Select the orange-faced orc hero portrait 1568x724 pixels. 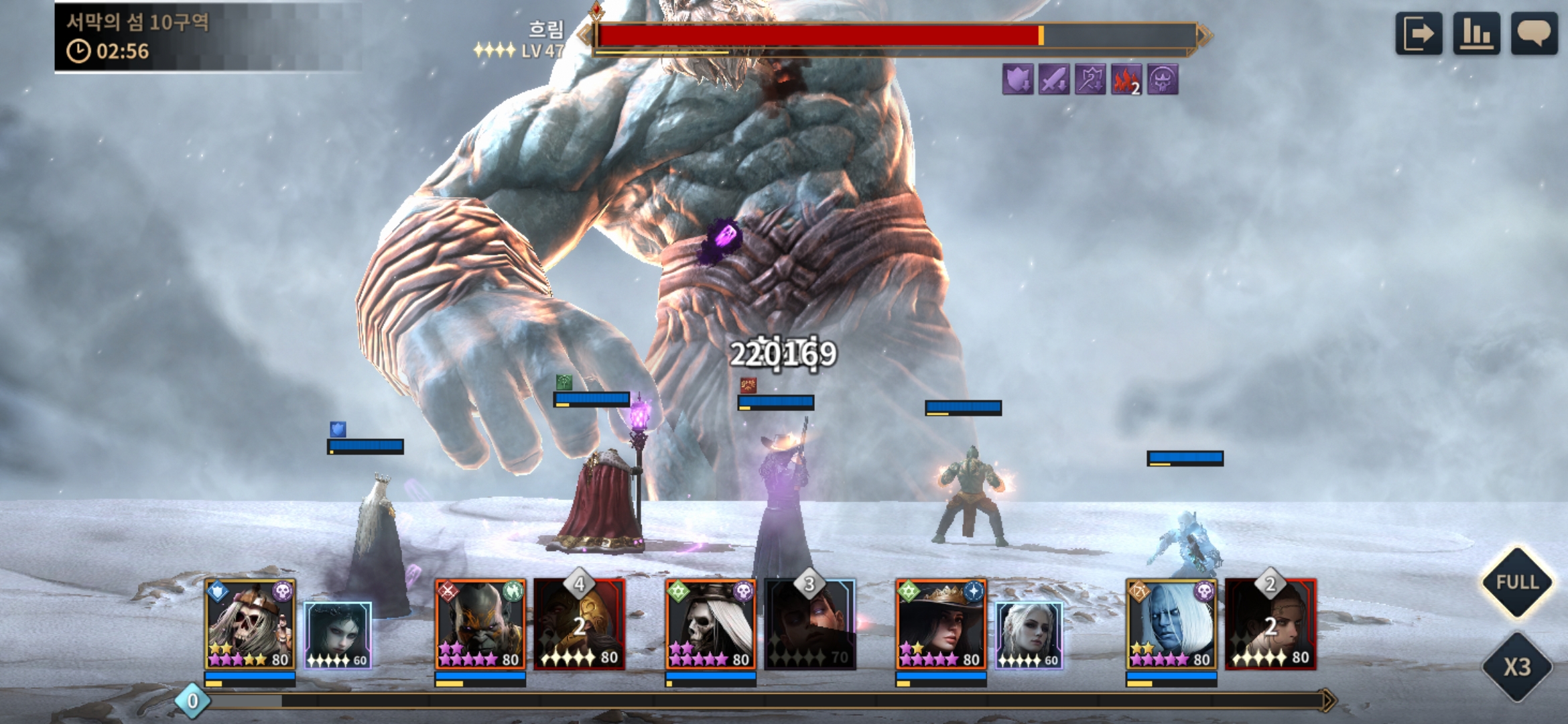tap(480, 625)
